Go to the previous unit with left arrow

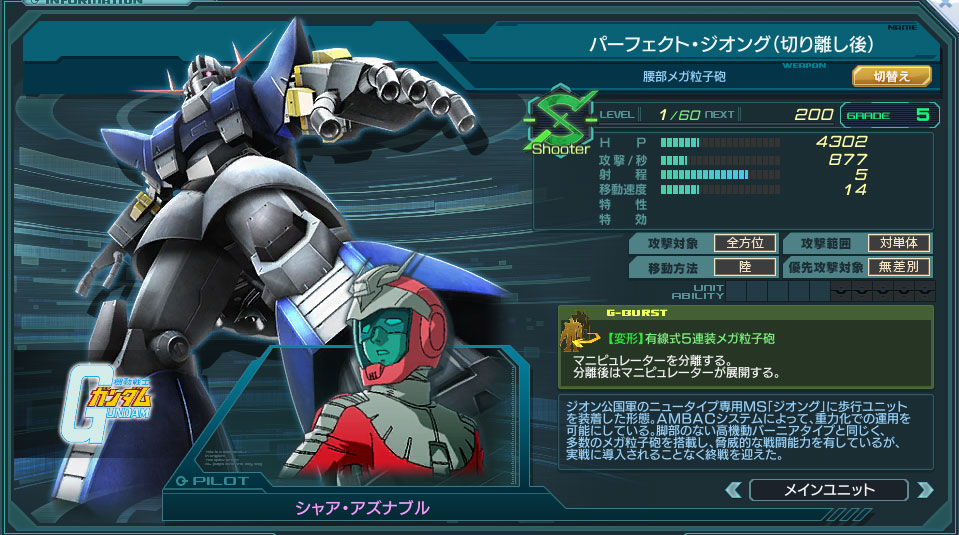tap(733, 490)
